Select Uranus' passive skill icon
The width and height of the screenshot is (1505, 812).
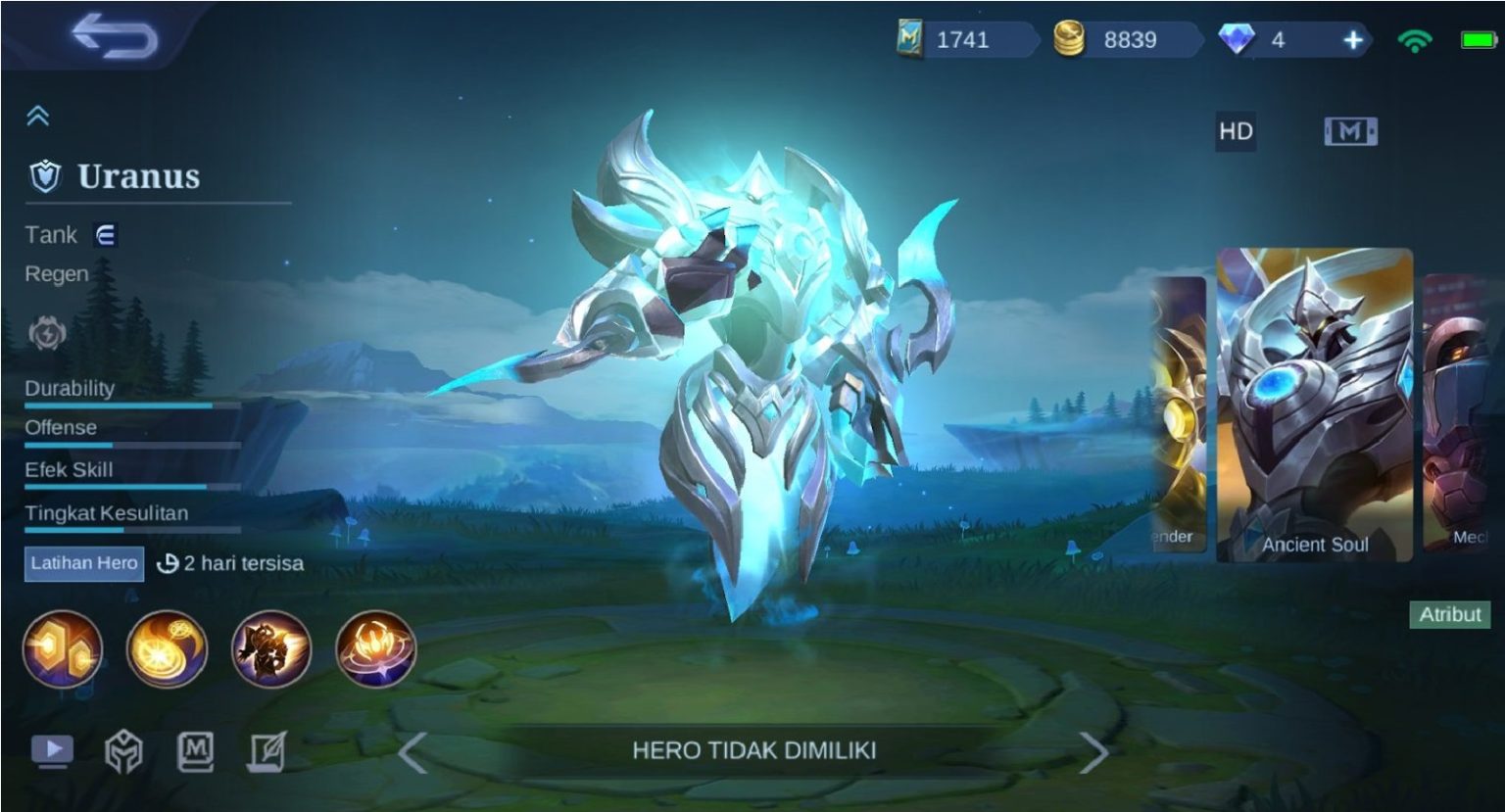coord(64,649)
